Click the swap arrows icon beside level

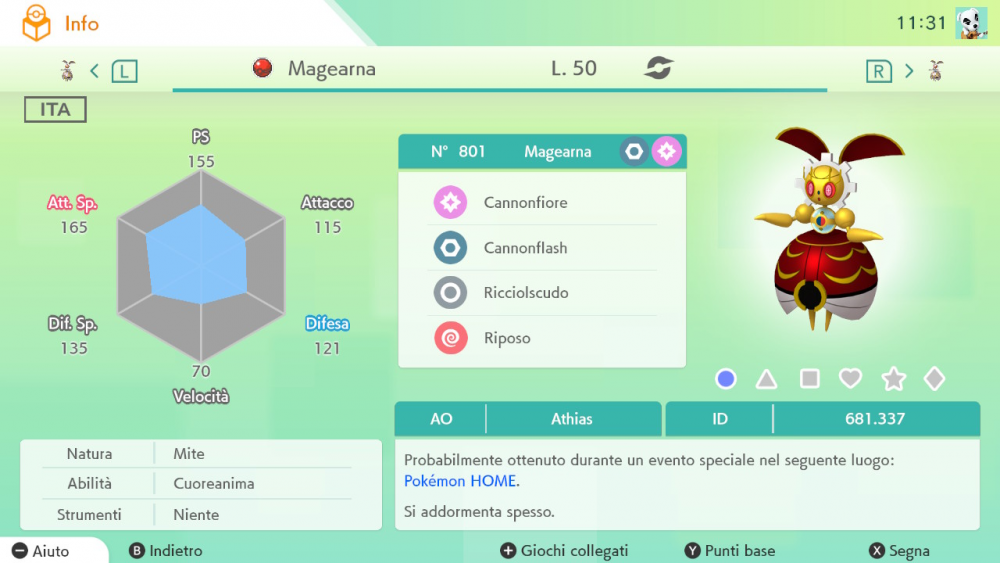coord(658,69)
